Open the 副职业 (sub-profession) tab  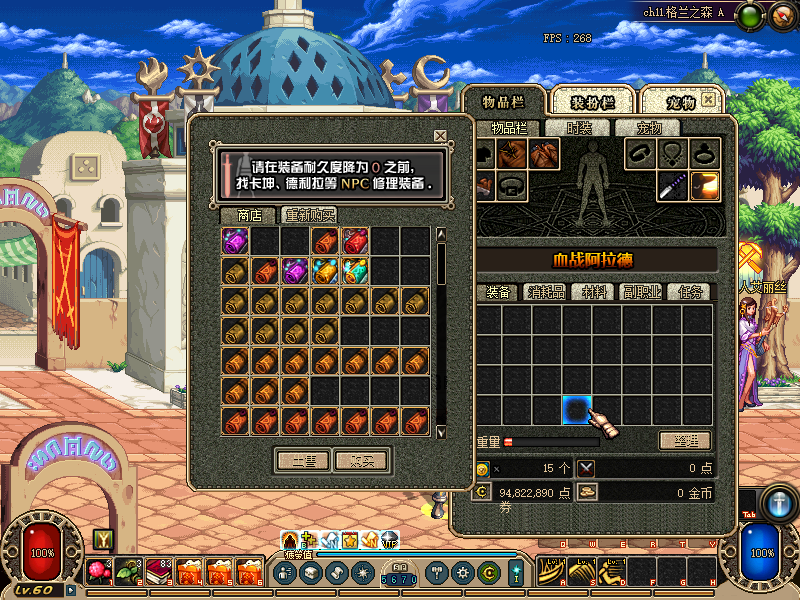645,292
